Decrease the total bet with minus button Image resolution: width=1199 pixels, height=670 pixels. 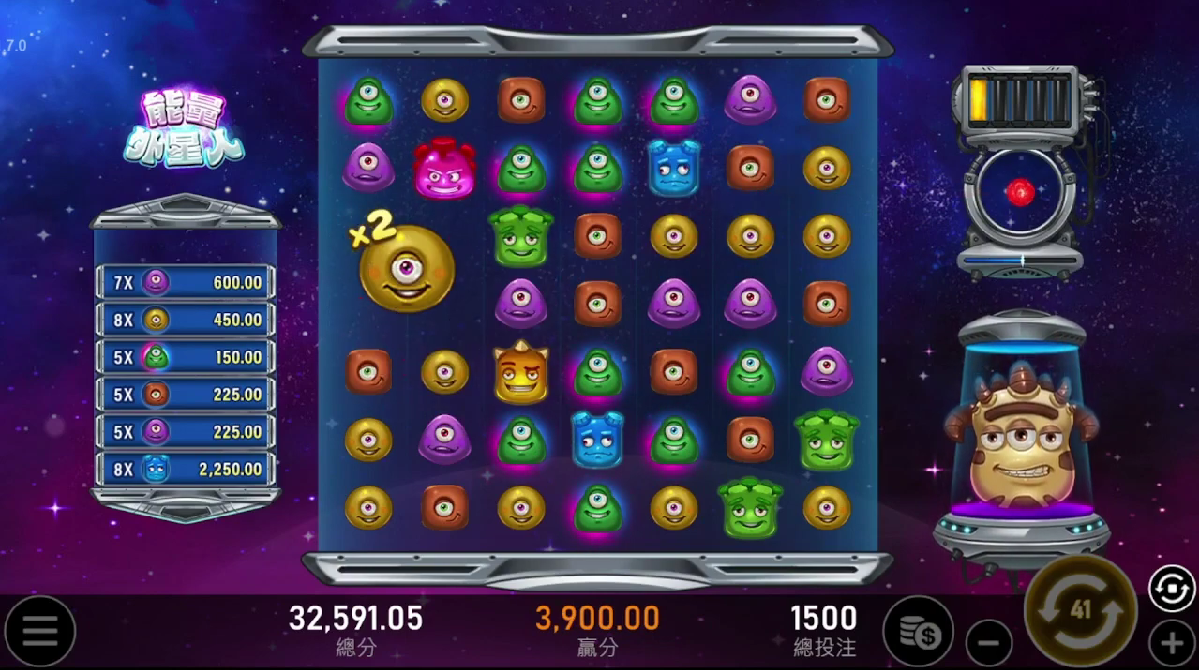(x=989, y=640)
